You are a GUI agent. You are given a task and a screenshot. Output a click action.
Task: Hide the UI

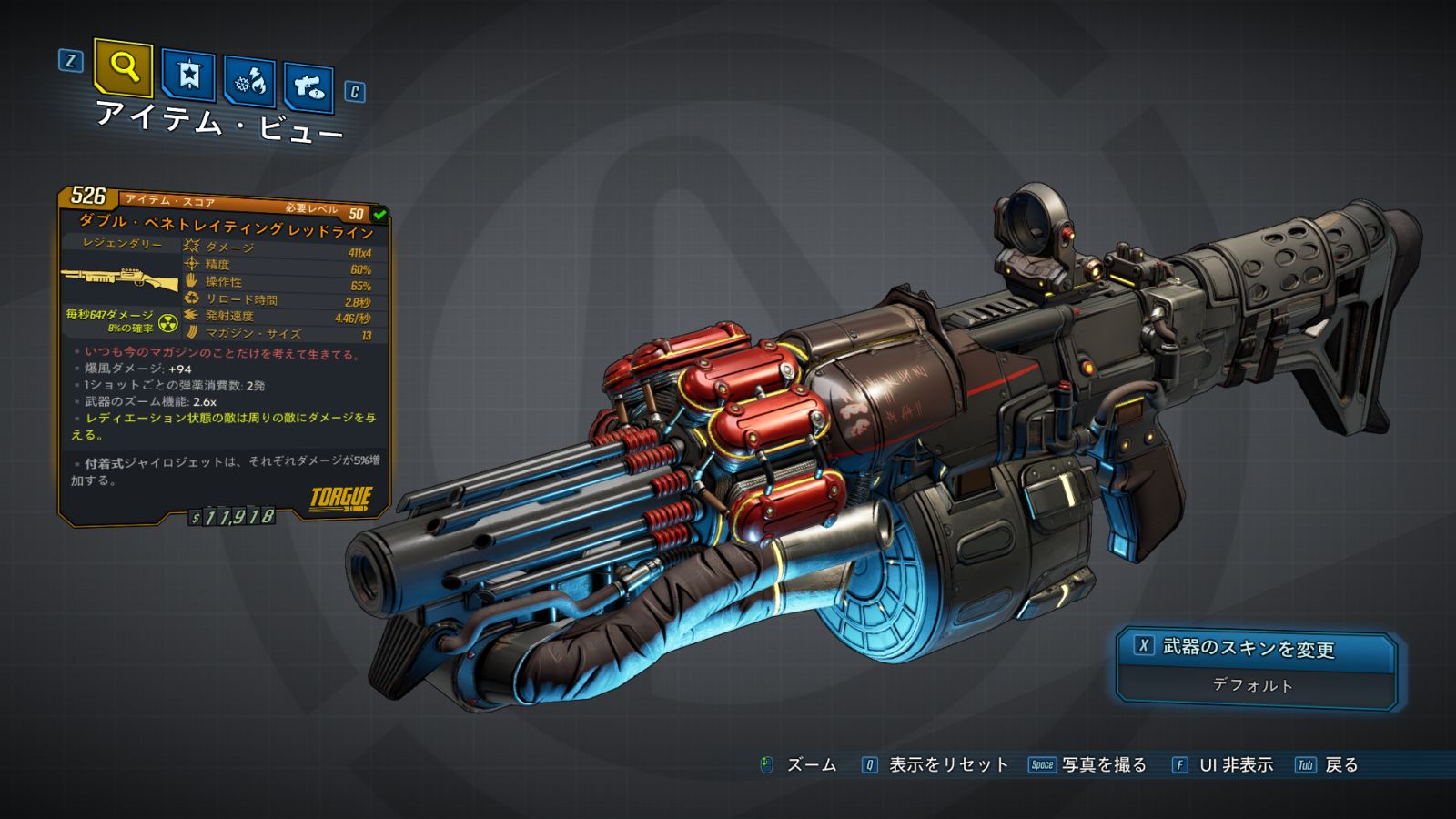coord(1223,765)
